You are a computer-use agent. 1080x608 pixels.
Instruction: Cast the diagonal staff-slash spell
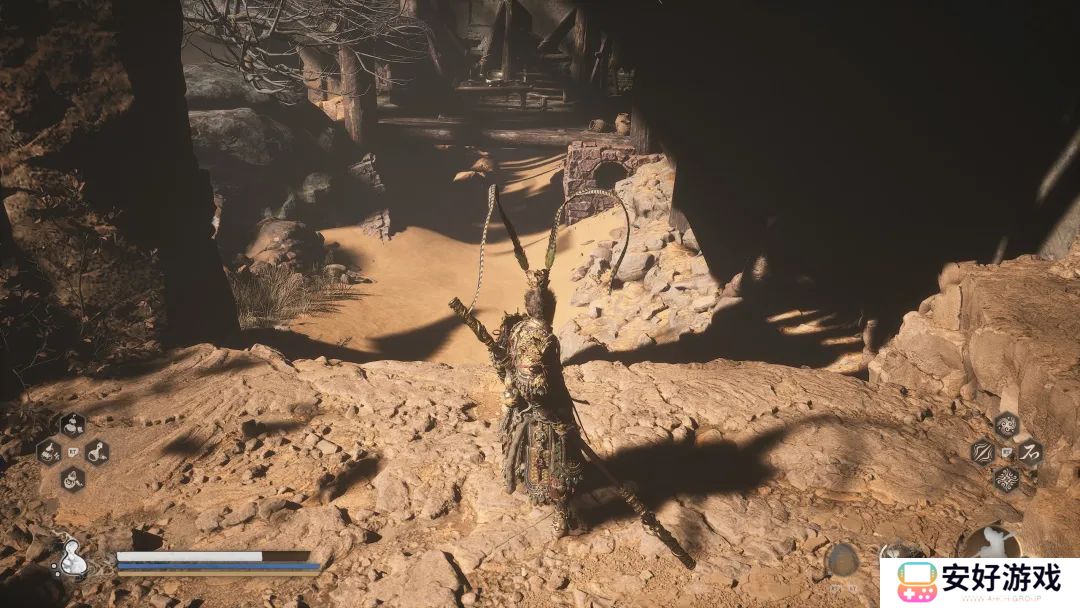982,452
